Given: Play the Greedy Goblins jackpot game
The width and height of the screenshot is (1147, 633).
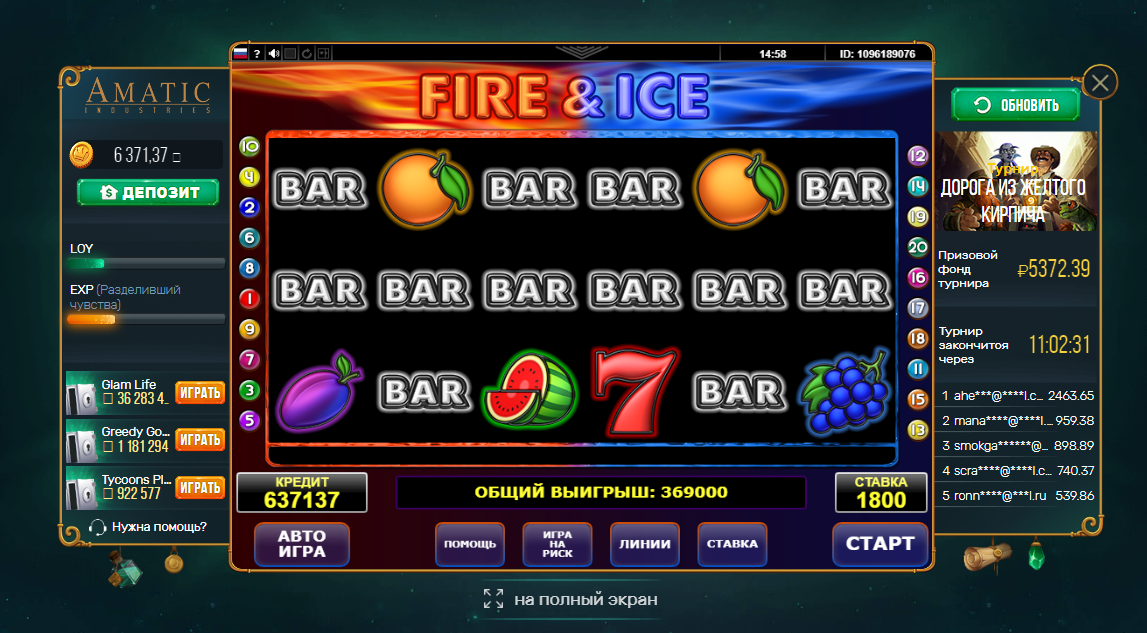Looking at the screenshot, I should tap(200, 440).
